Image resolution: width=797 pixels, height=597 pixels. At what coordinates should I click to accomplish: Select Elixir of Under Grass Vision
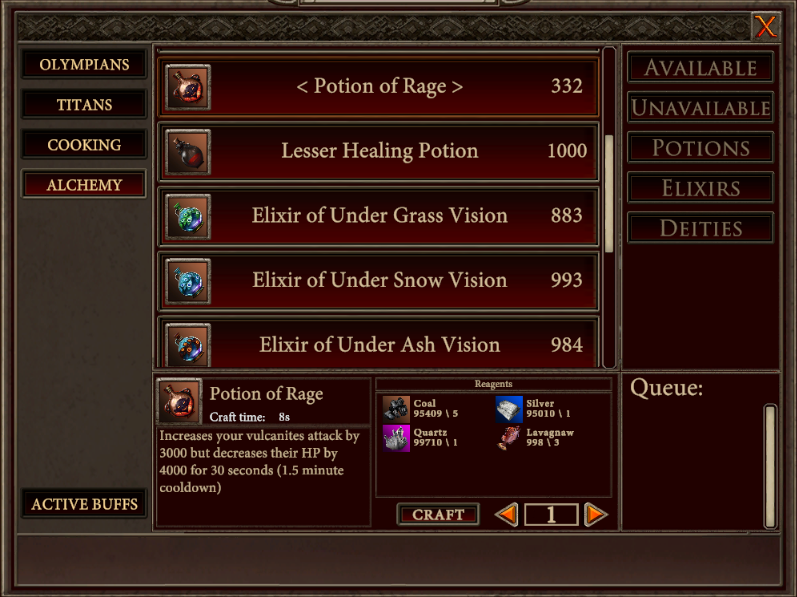pyautogui.click(x=379, y=216)
